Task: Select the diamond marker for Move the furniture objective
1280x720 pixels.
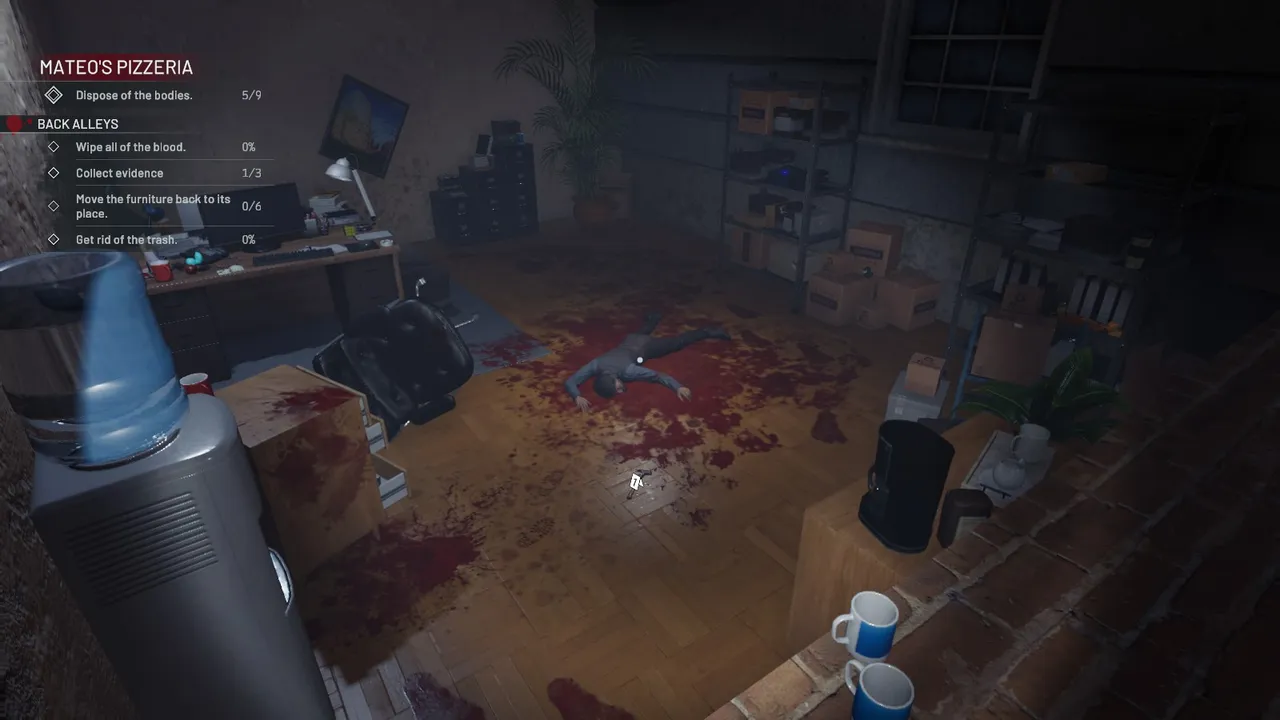Action: tap(54, 206)
